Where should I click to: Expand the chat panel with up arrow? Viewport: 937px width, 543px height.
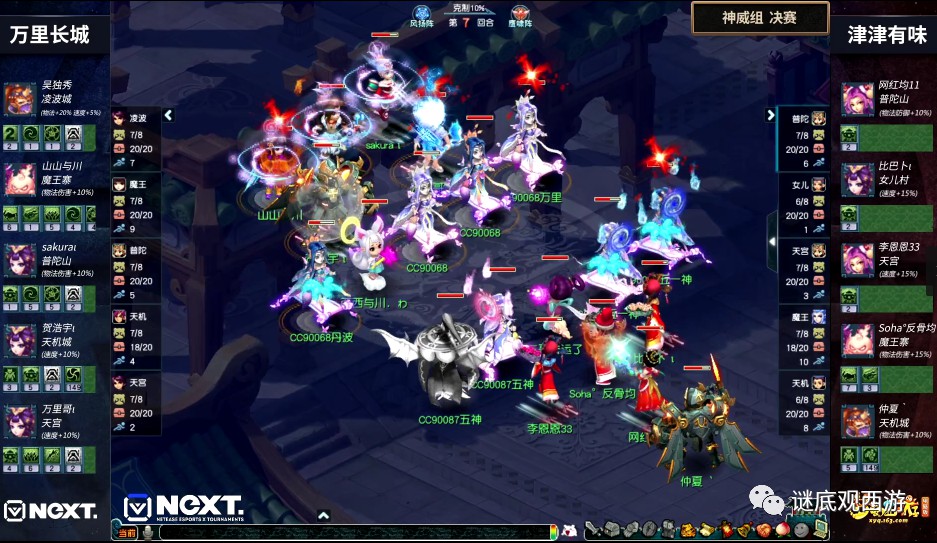coord(323,515)
